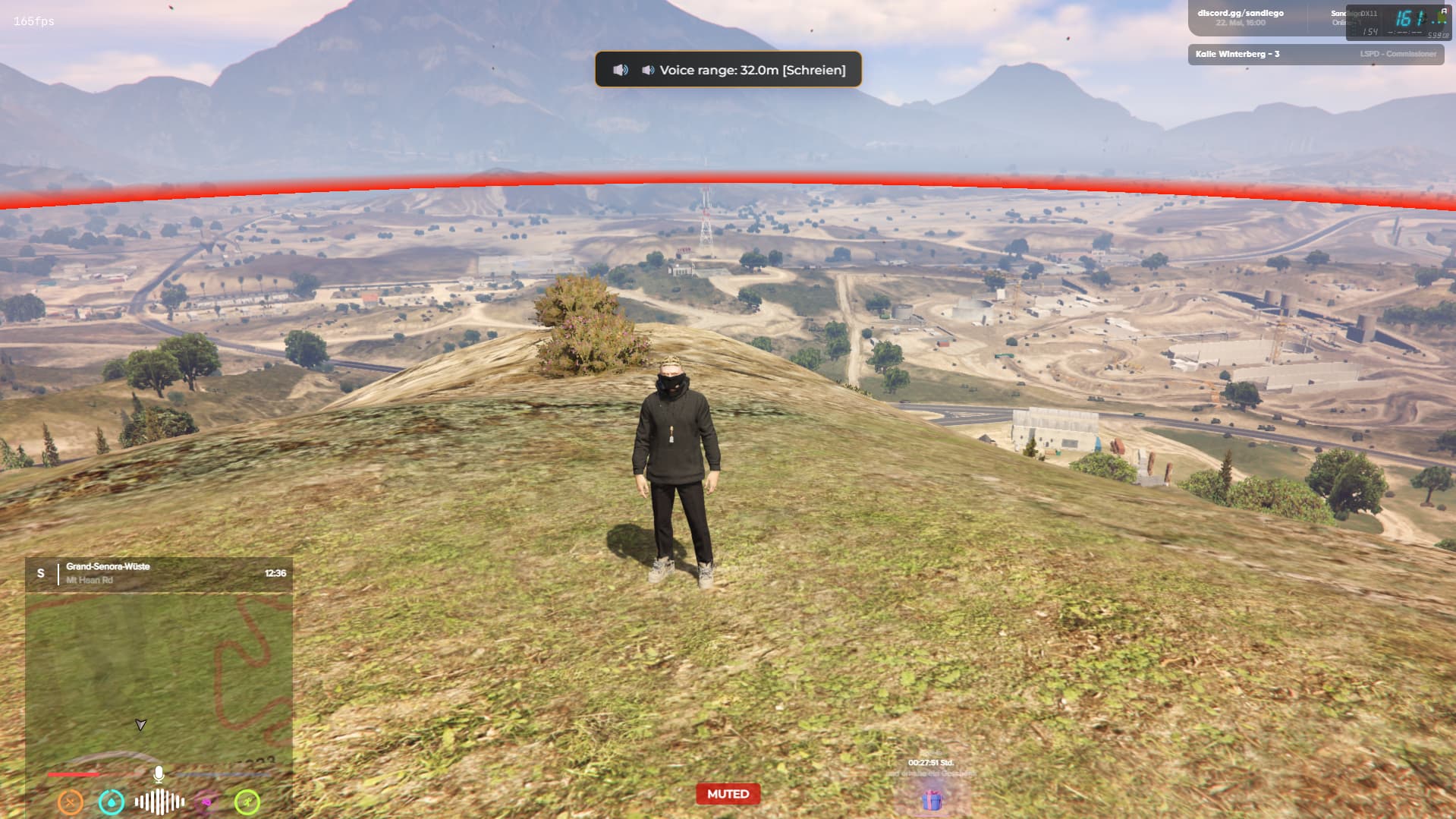Click the cyan water drop thirst icon
Image resolution: width=1456 pixels, height=819 pixels.
coord(112,802)
